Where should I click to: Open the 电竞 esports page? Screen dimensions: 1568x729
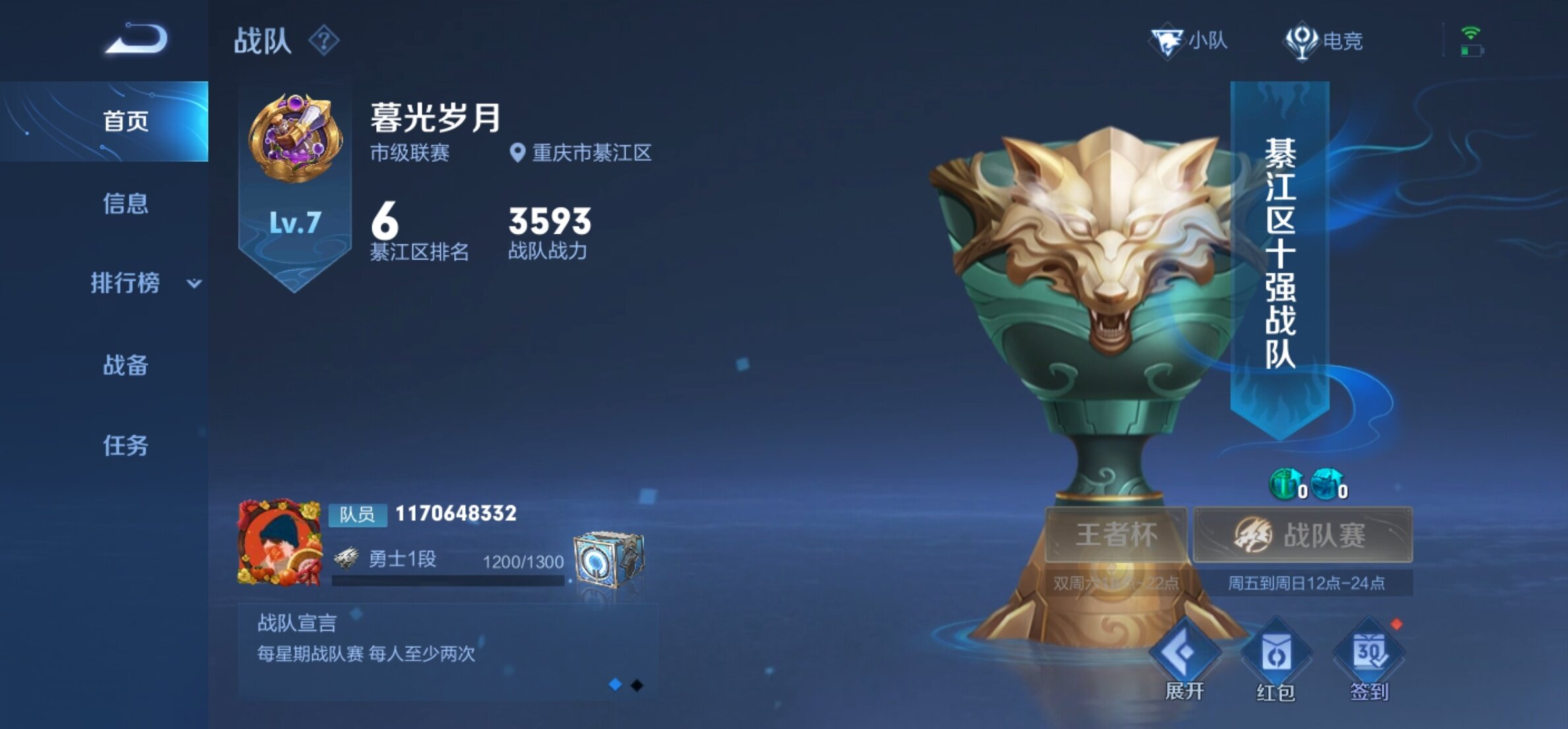pyautogui.click(x=1324, y=41)
